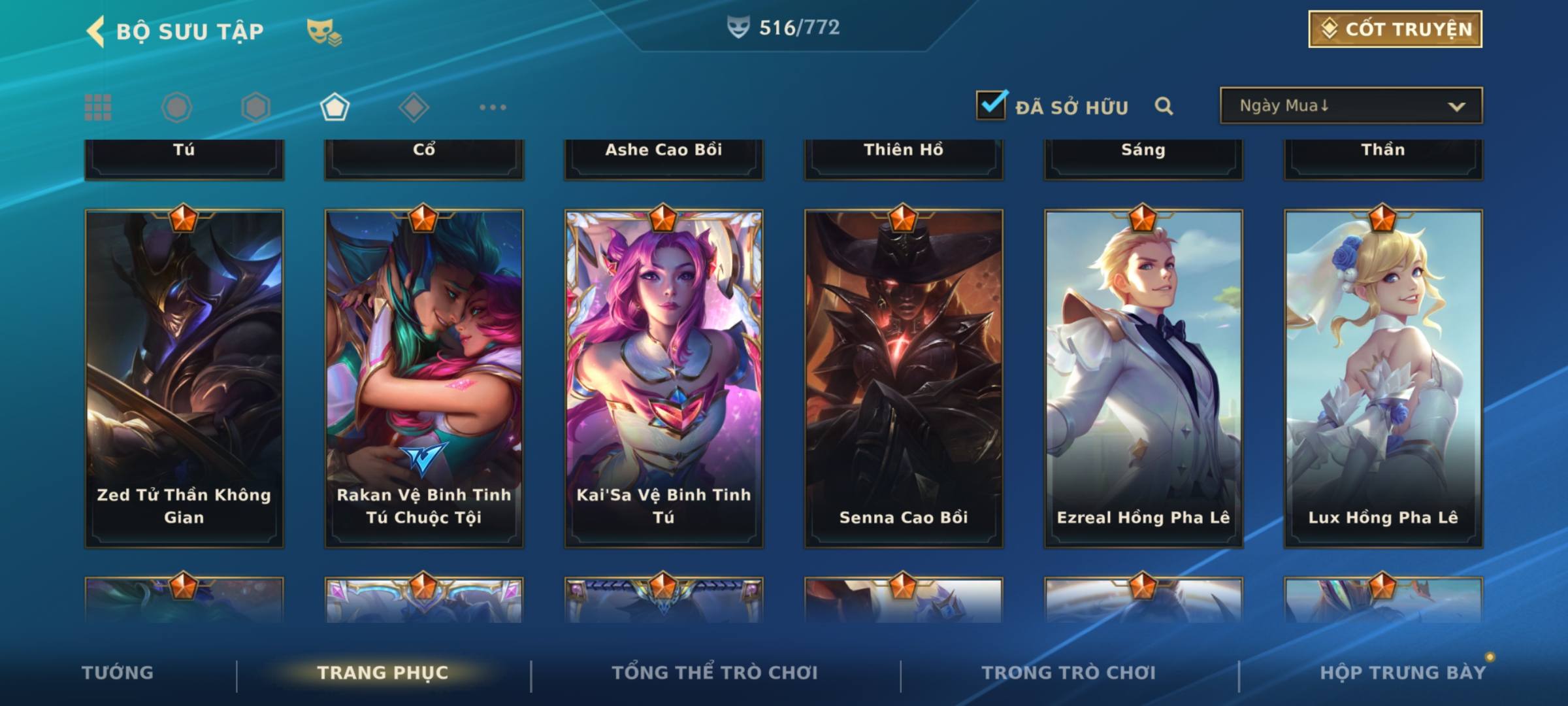Image resolution: width=1568 pixels, height=706 pixels.
Task: Choose Ezreal Hồng Pha Lê skin
Action: pyautogui.click(x=1143, y=378)
